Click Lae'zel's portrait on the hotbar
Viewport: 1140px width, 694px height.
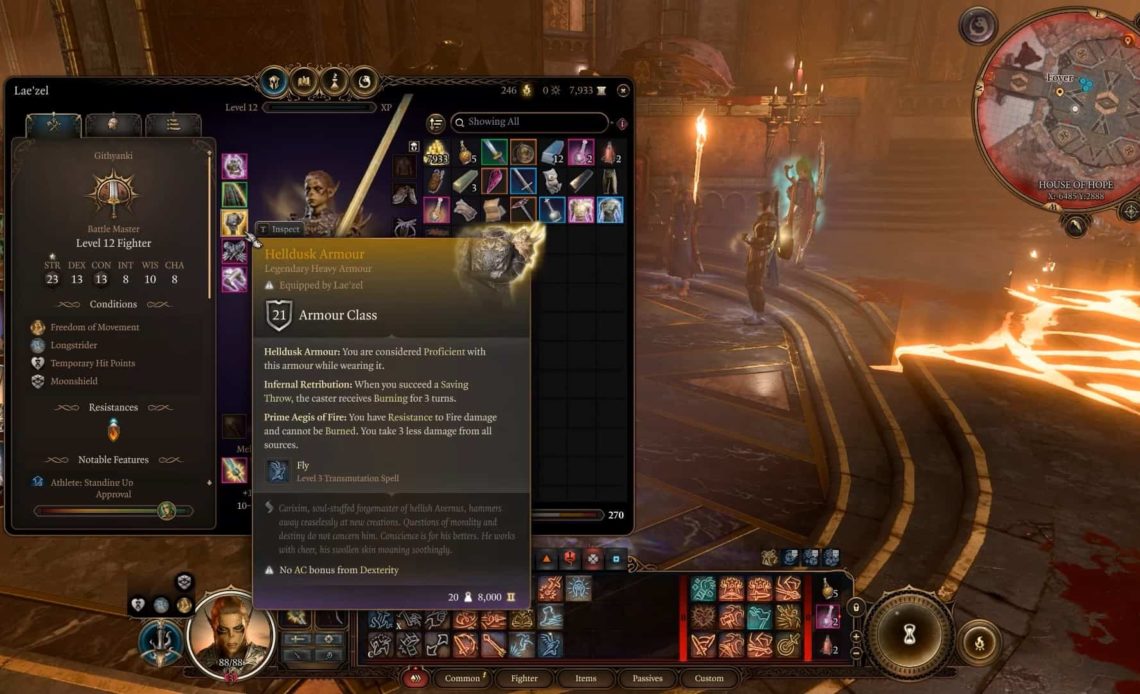click(x=226, y=631)
